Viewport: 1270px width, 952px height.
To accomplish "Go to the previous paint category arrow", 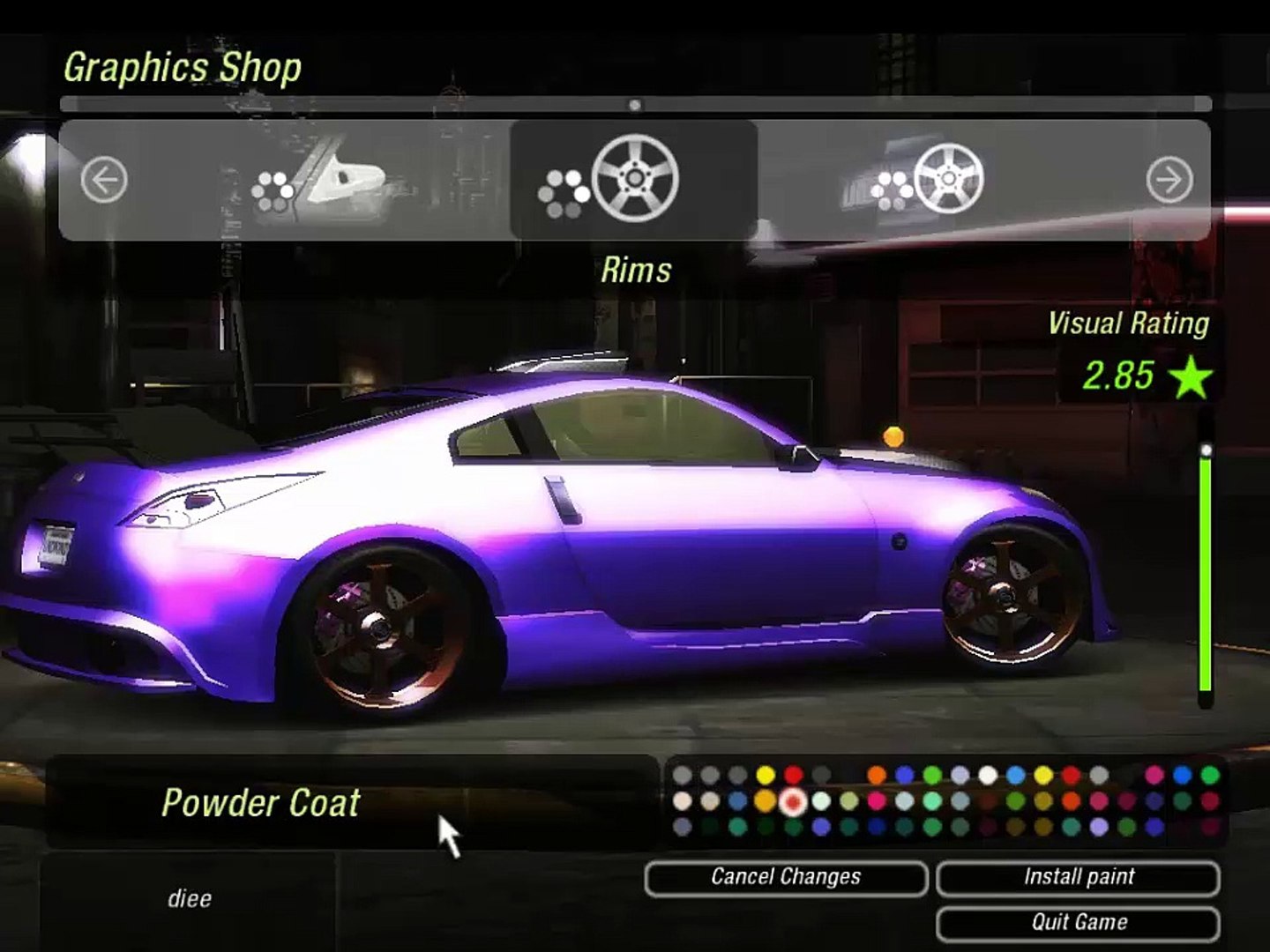I will click(x=104, y=181).
